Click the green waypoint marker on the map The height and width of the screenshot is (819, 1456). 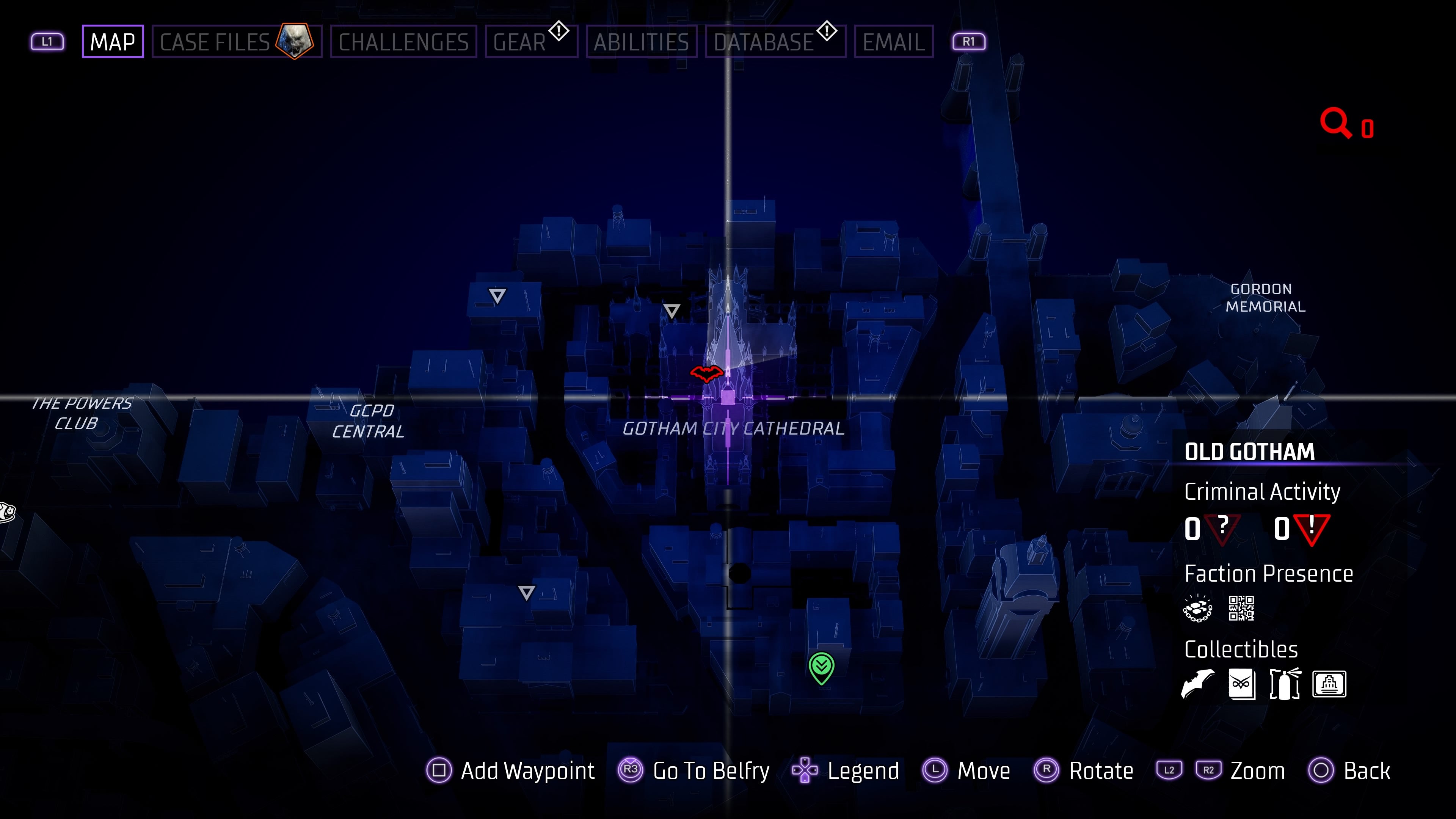click(821, 667)
